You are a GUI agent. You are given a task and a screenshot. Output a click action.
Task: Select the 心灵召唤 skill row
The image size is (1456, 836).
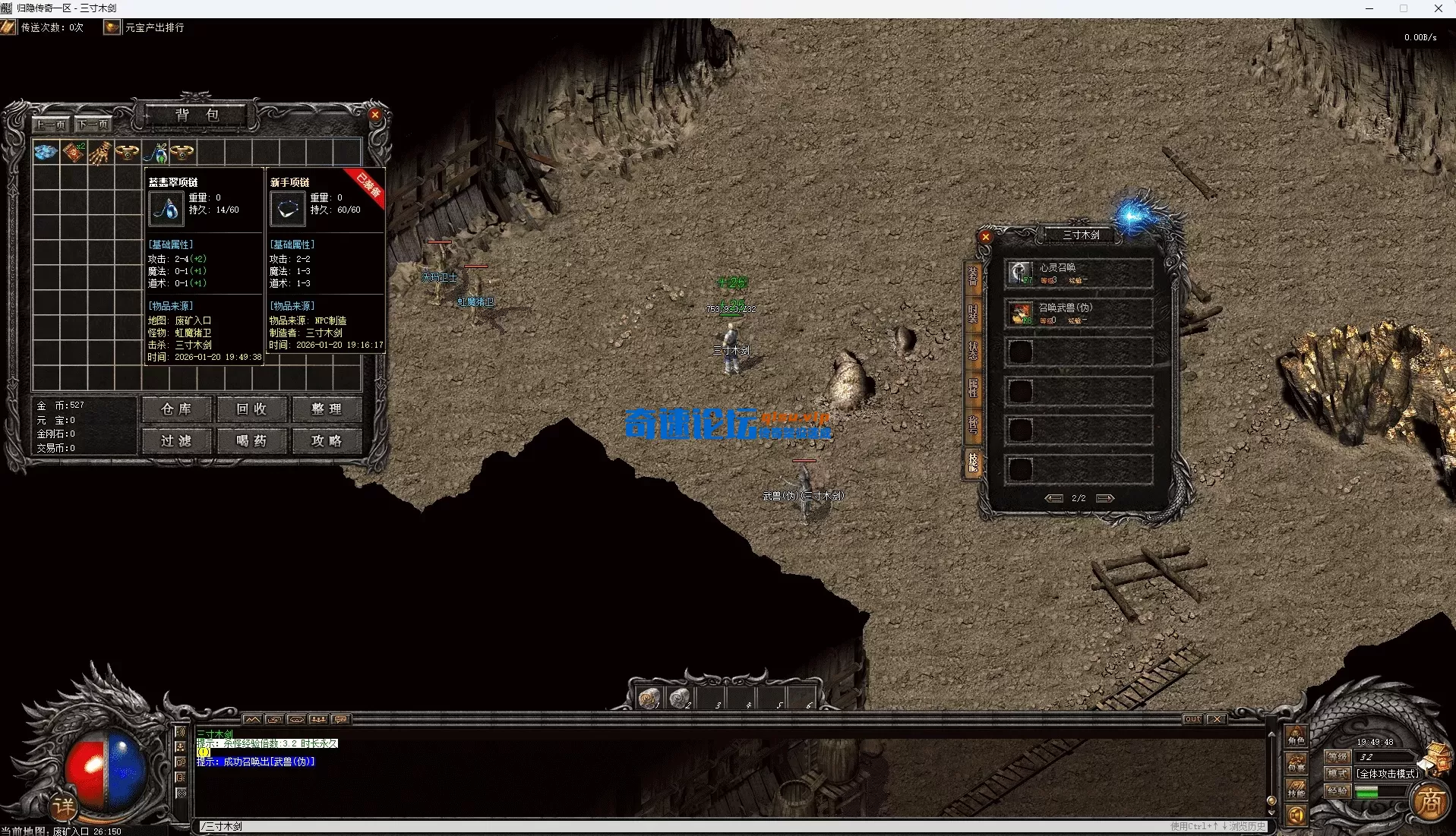1079,273
